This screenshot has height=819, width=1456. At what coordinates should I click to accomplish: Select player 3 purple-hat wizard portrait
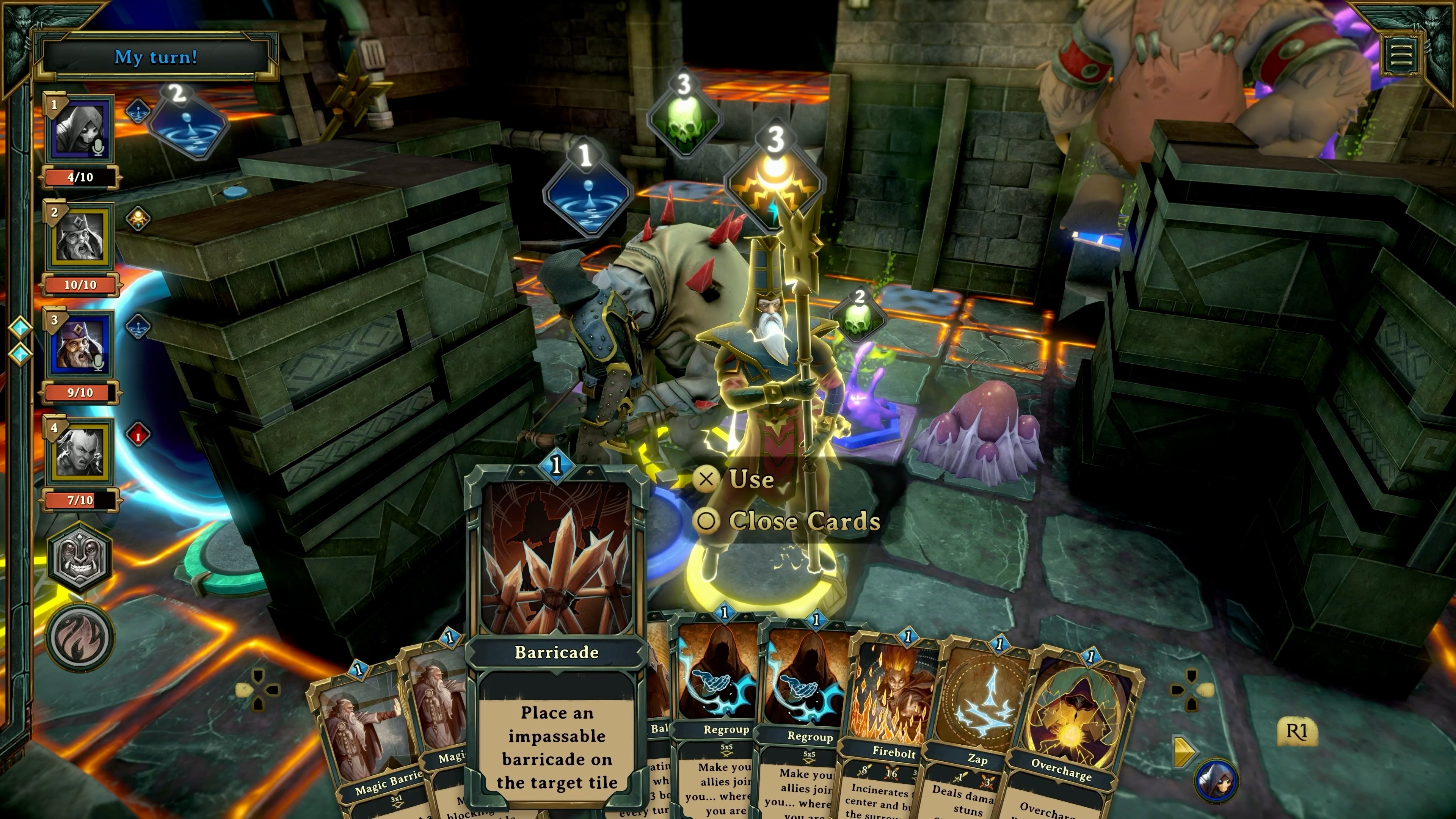pos(80,345)
